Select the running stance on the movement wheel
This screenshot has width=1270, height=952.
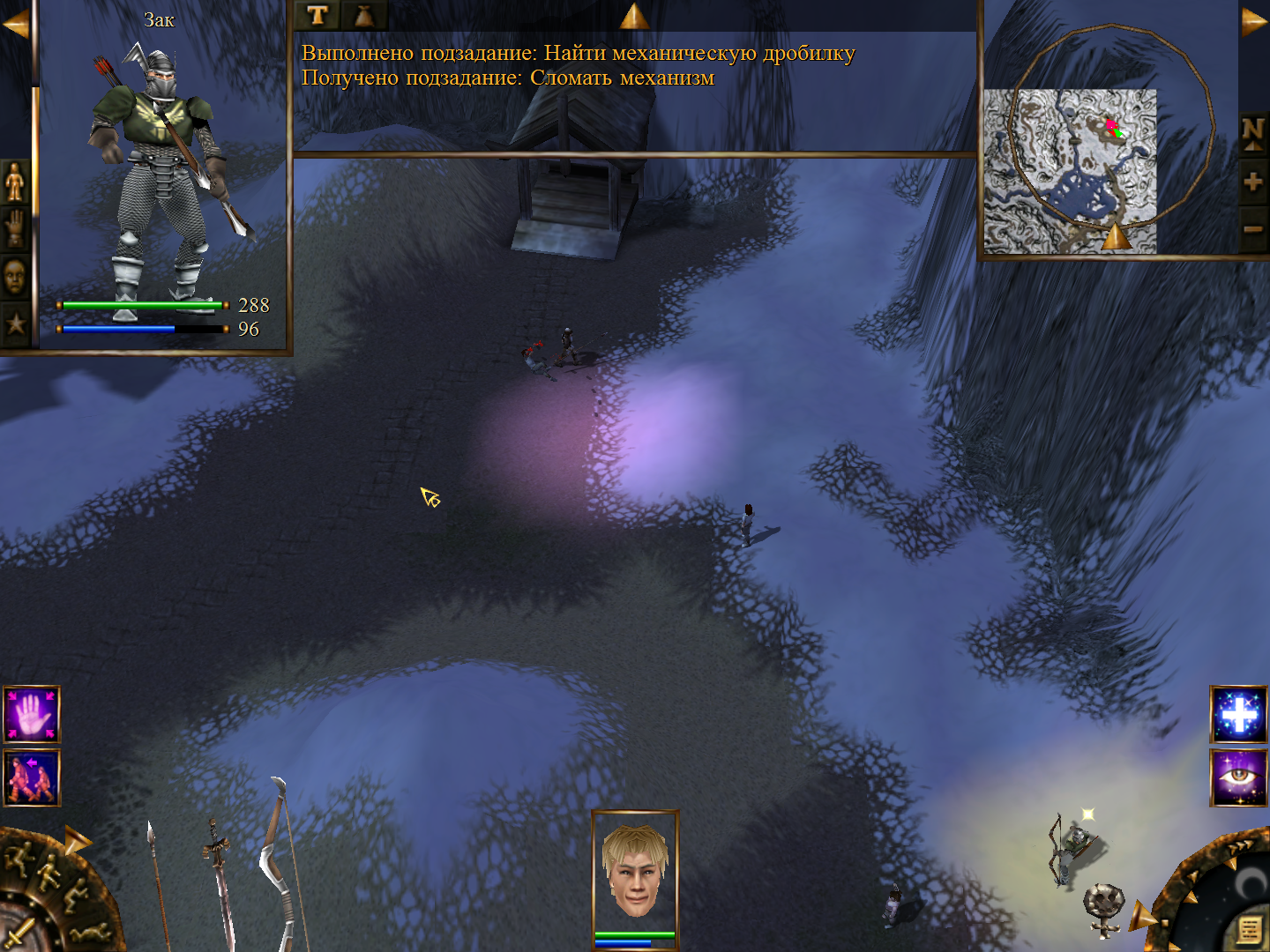tap(19, 856)
